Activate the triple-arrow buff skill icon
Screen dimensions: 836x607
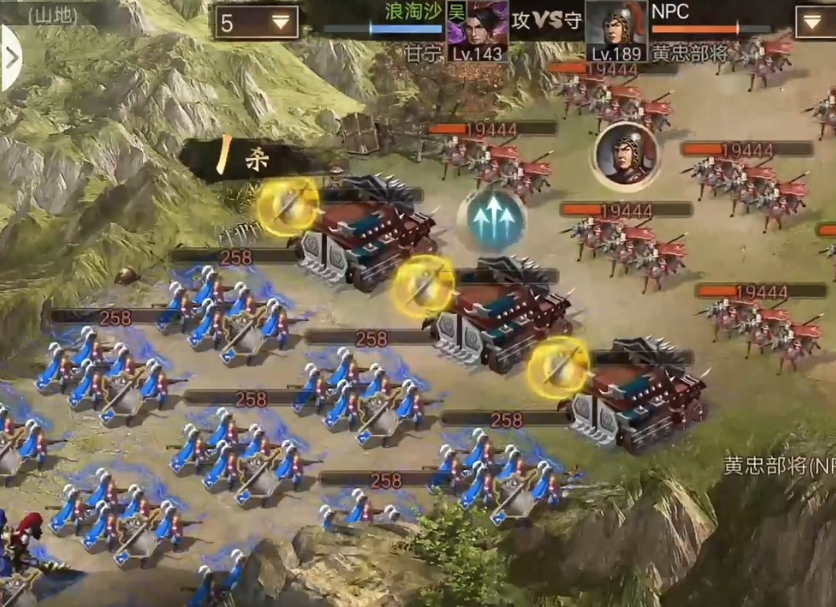point(492,218)
